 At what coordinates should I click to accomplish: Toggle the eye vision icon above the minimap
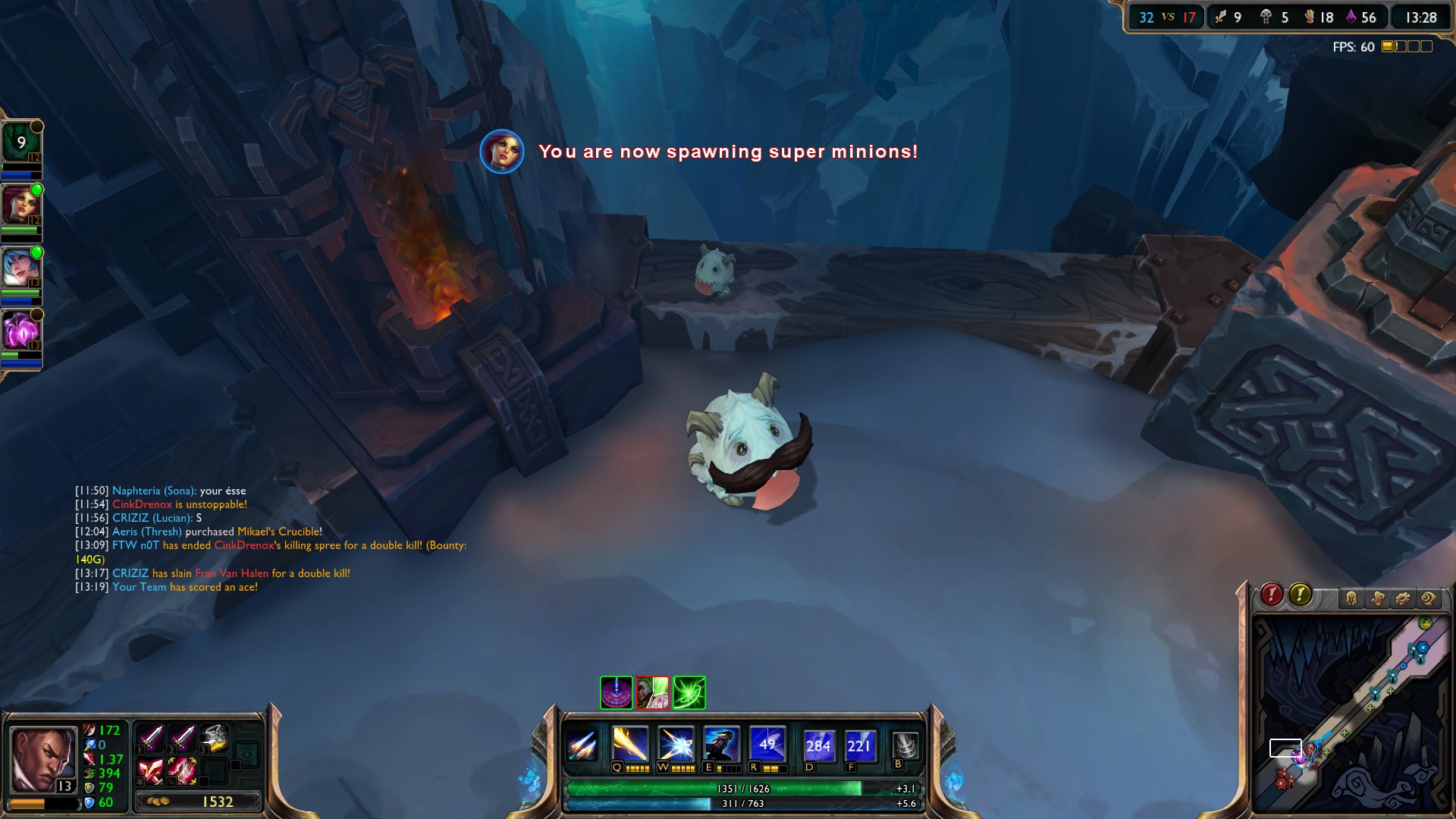[x=1427, y=598]
